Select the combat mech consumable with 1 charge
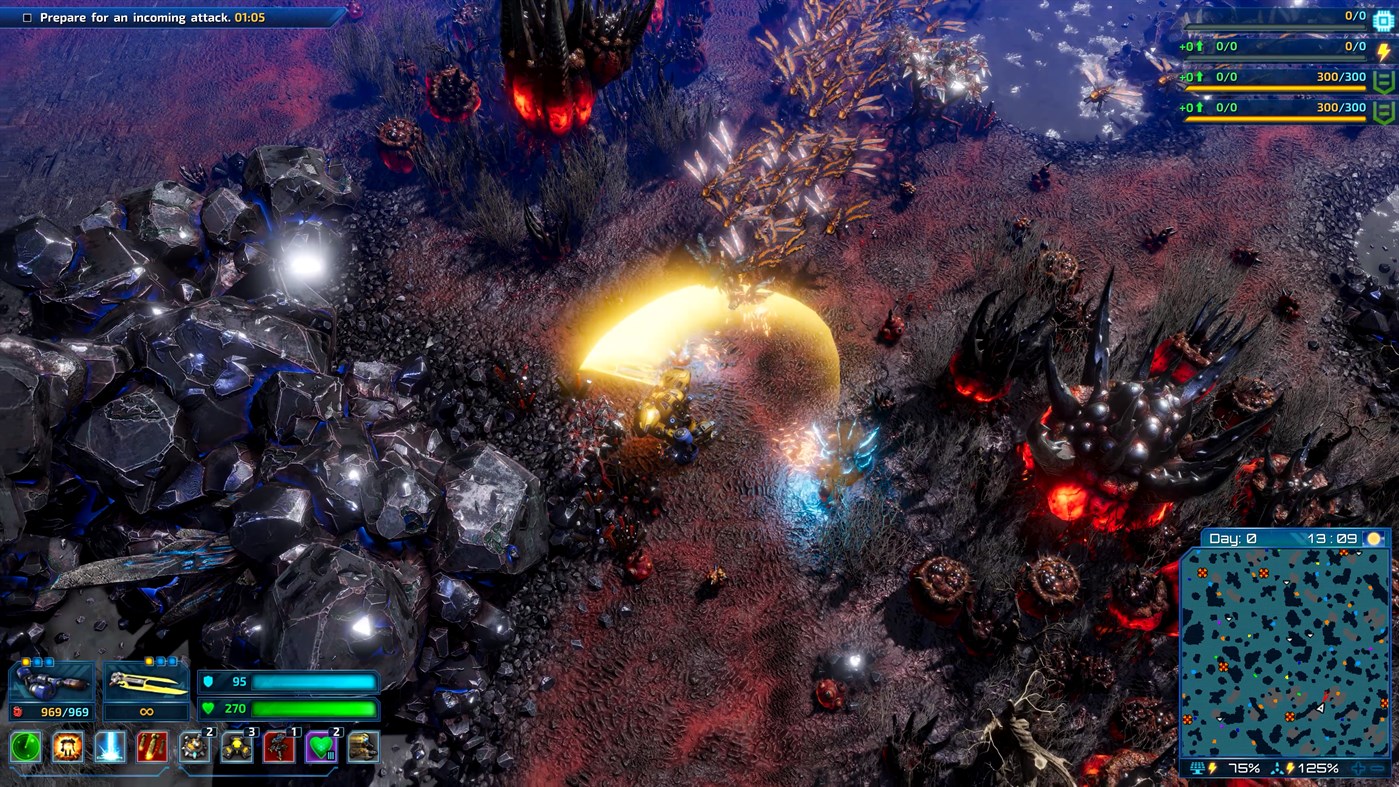The width and height of the screenshot is (1399, 787). [x=278, y=748]
